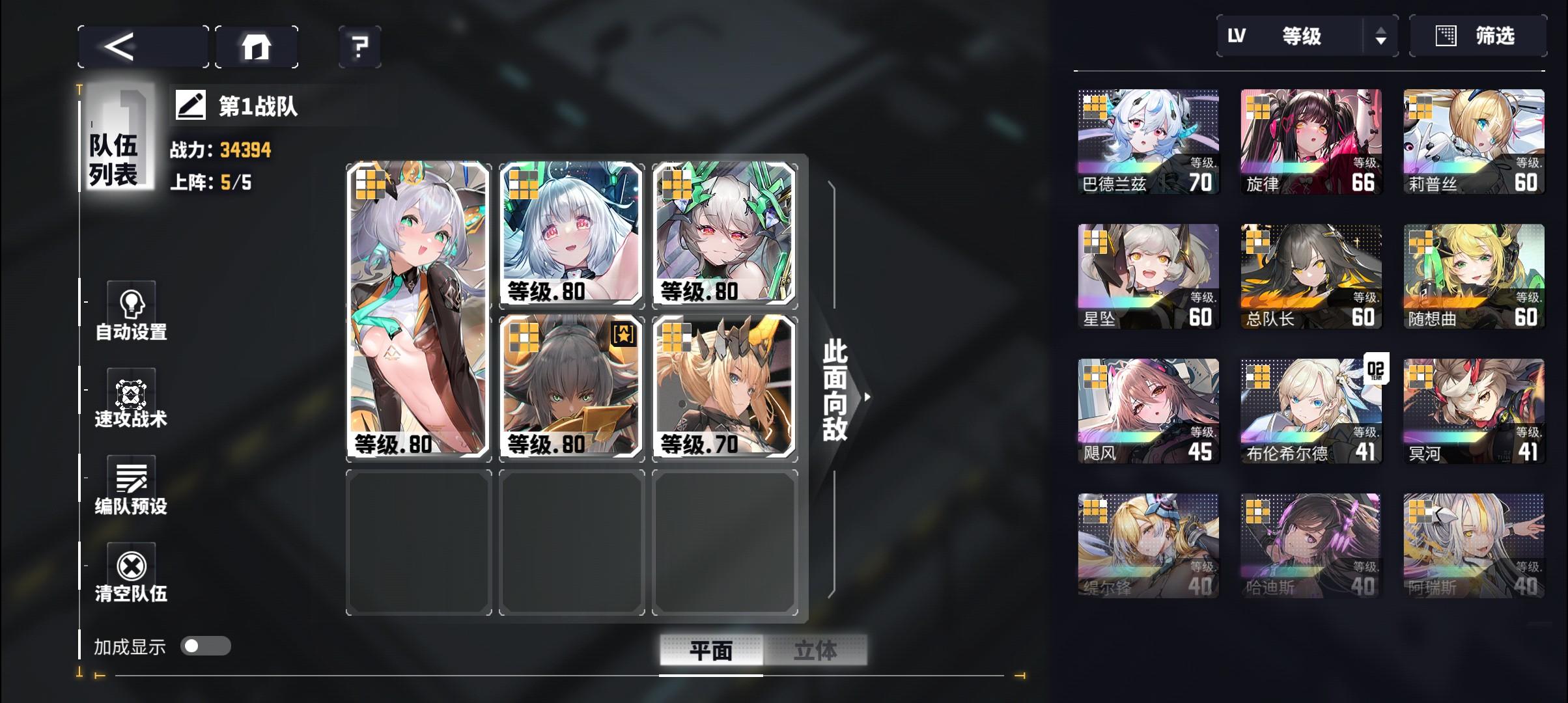Toggle the 加成显示 bonus display switch
1568x703 pixels.
(207, 646)
